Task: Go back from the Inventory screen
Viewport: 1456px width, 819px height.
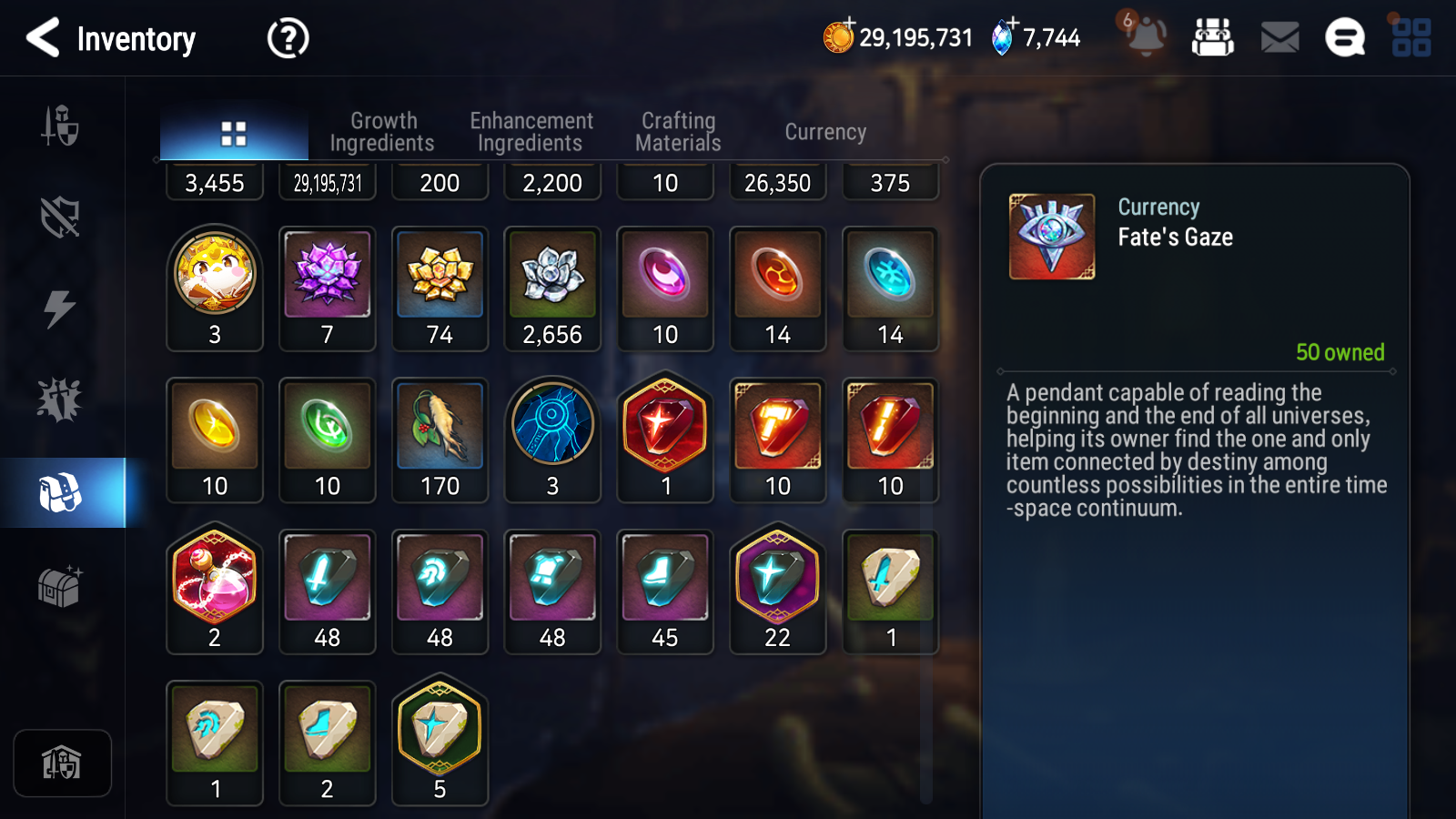Action: 43,38
